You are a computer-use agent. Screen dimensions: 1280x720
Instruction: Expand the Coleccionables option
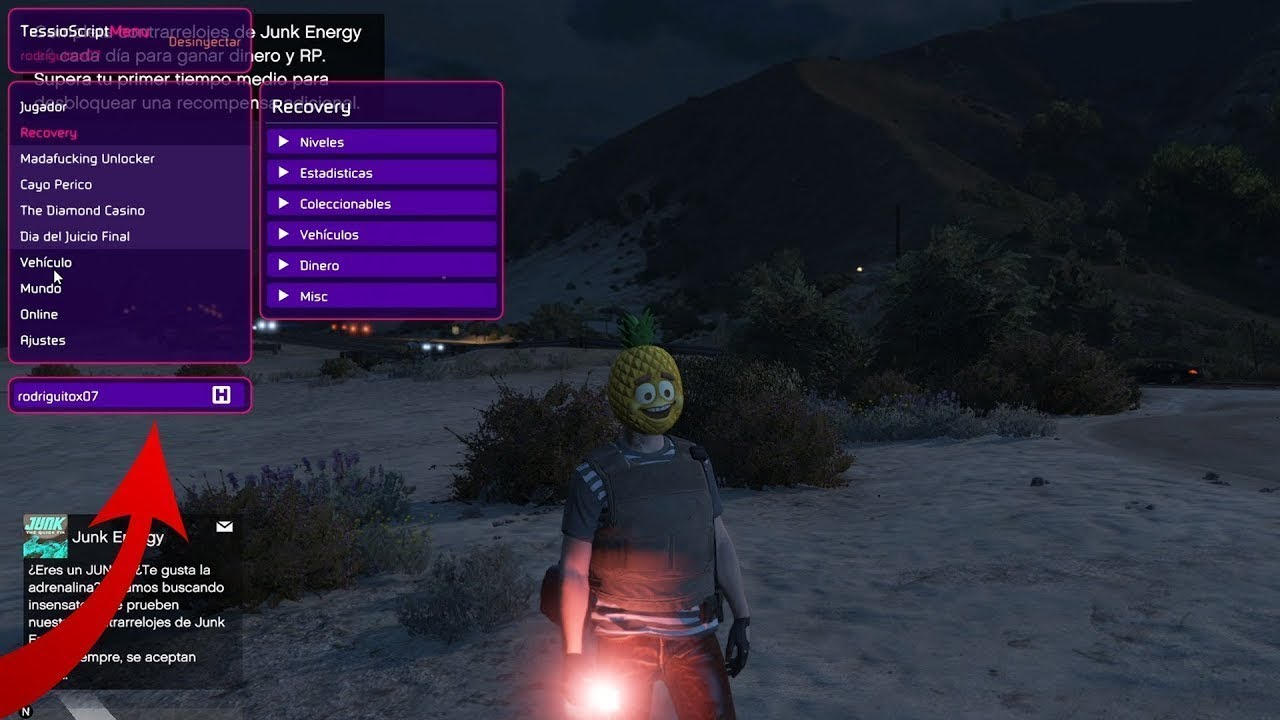point(381,204)
